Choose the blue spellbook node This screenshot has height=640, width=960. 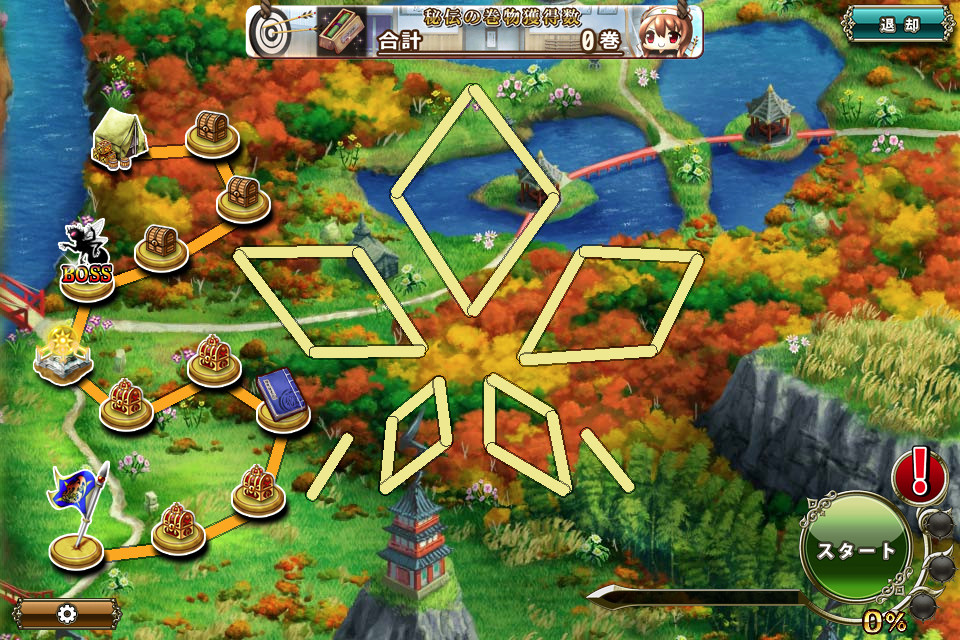(x=280, y=398)
